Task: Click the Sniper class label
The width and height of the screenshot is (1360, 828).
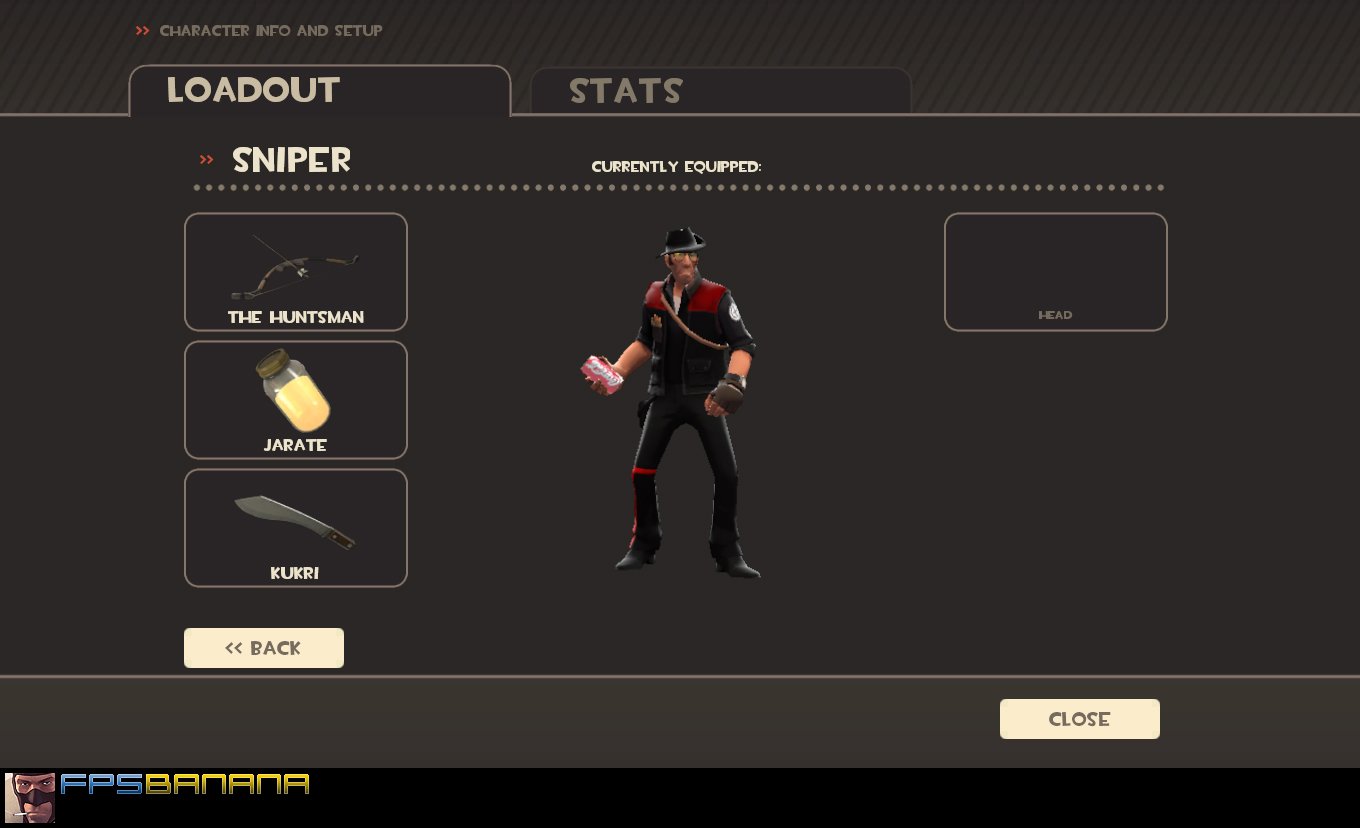Action: click(x=291, y=160)
